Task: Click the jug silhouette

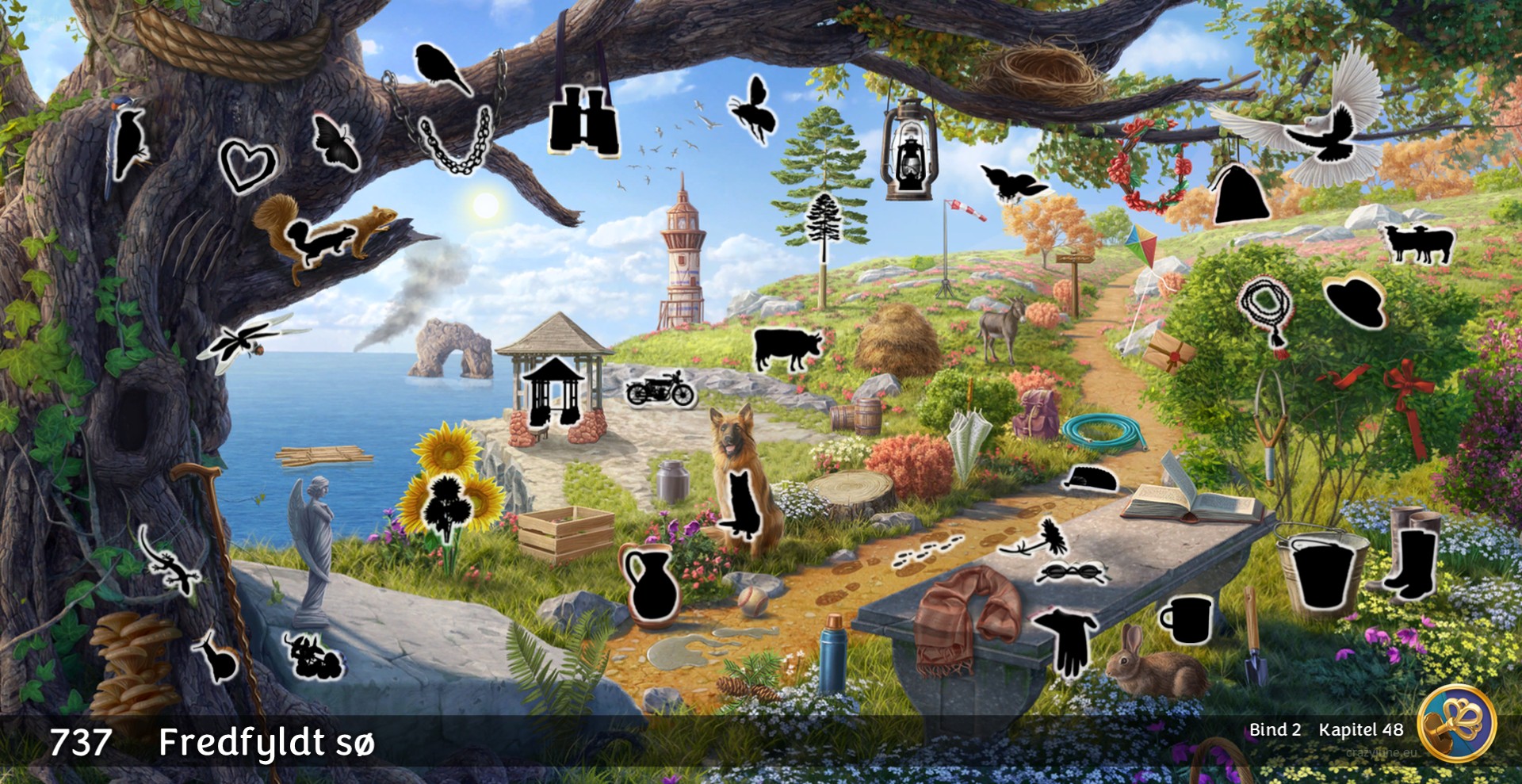Action: click(x=650, y=584)
